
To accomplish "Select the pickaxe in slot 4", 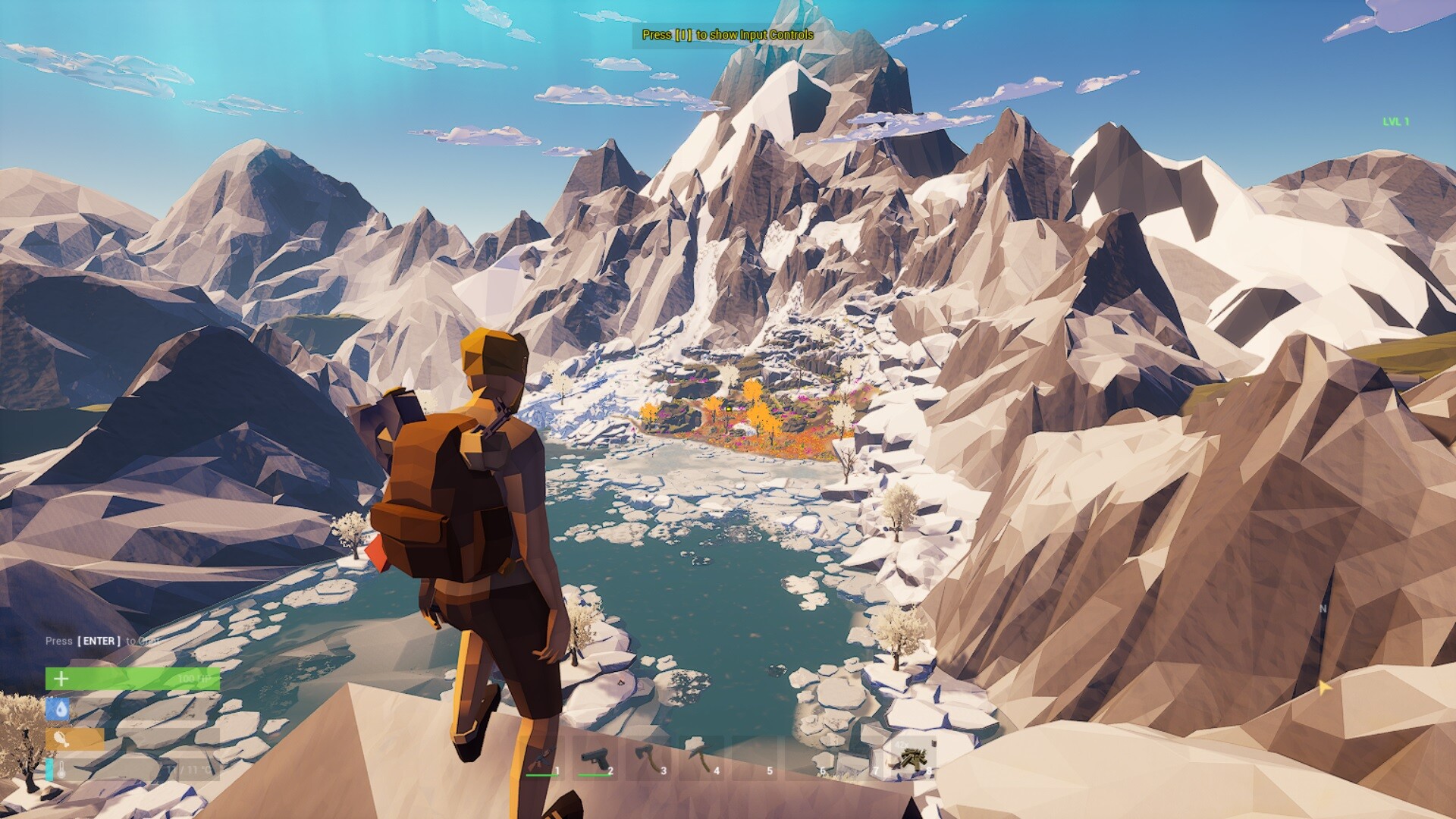I will 701,758.
